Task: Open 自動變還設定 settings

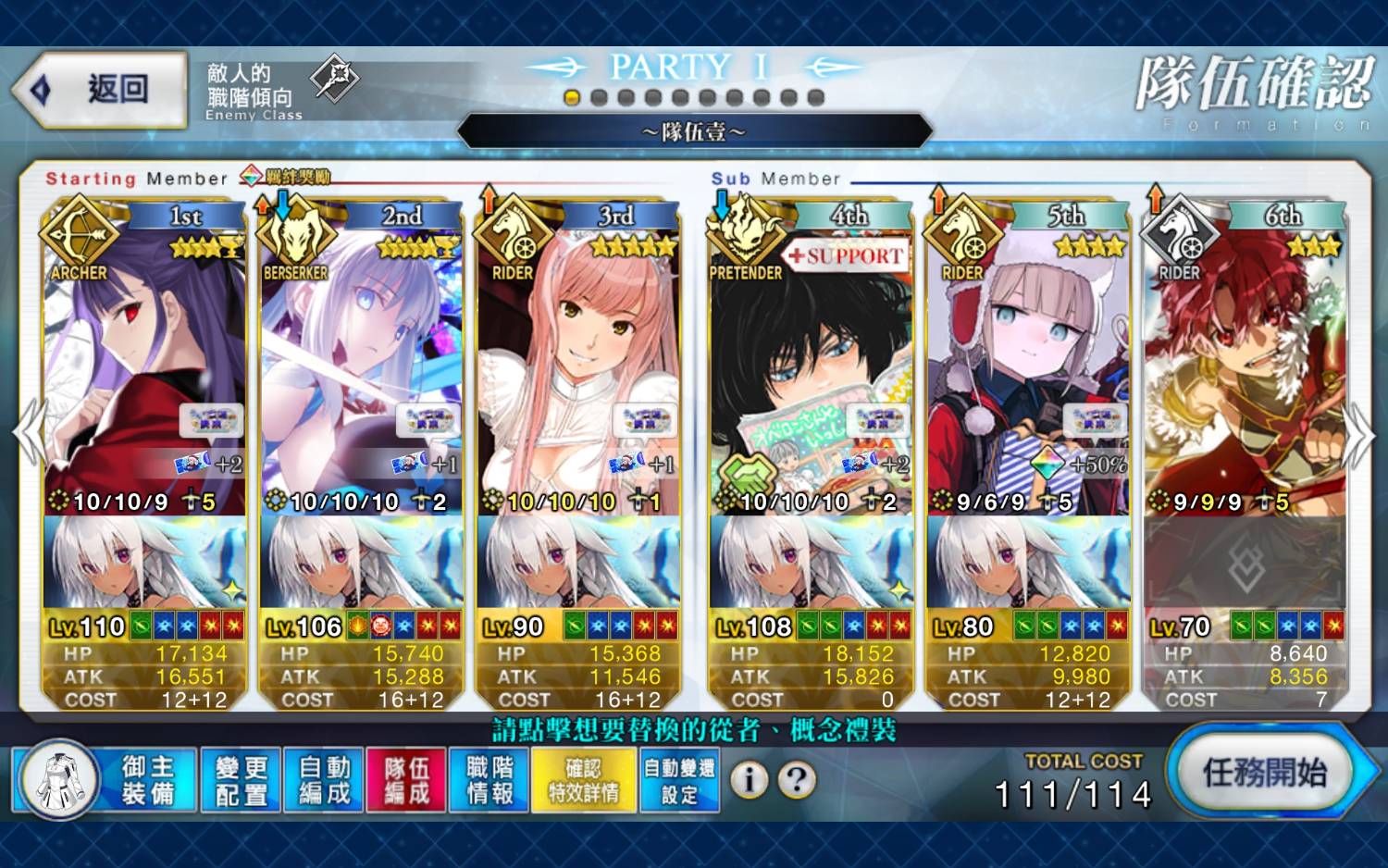Action: coord(679,780)
